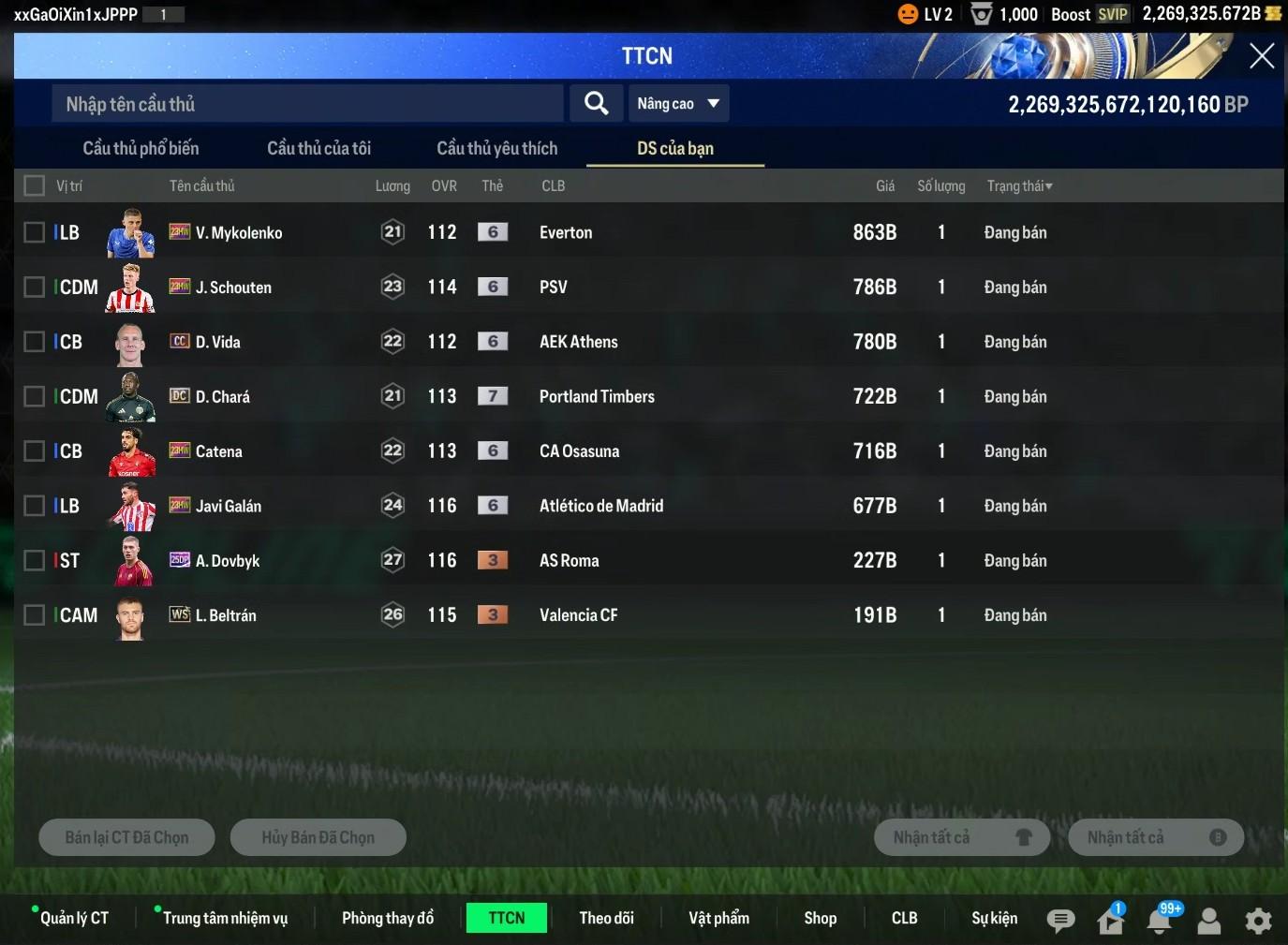Open the notification bell with 99+ badge
This screenshot has height=945, width=1288.
pyautogui.click(x=1160, y=921)
